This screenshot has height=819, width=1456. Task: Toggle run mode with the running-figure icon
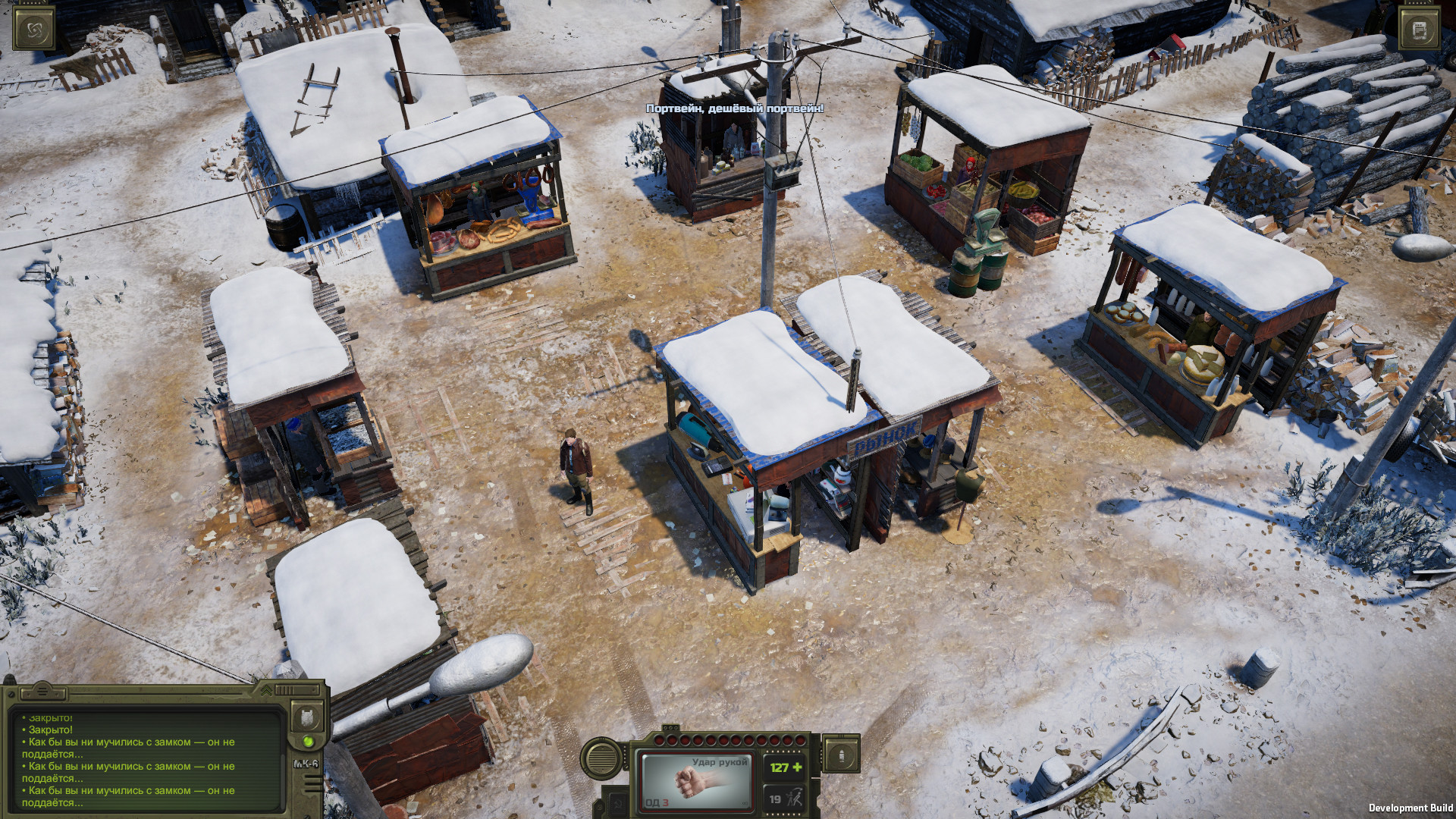pos(795,799)
